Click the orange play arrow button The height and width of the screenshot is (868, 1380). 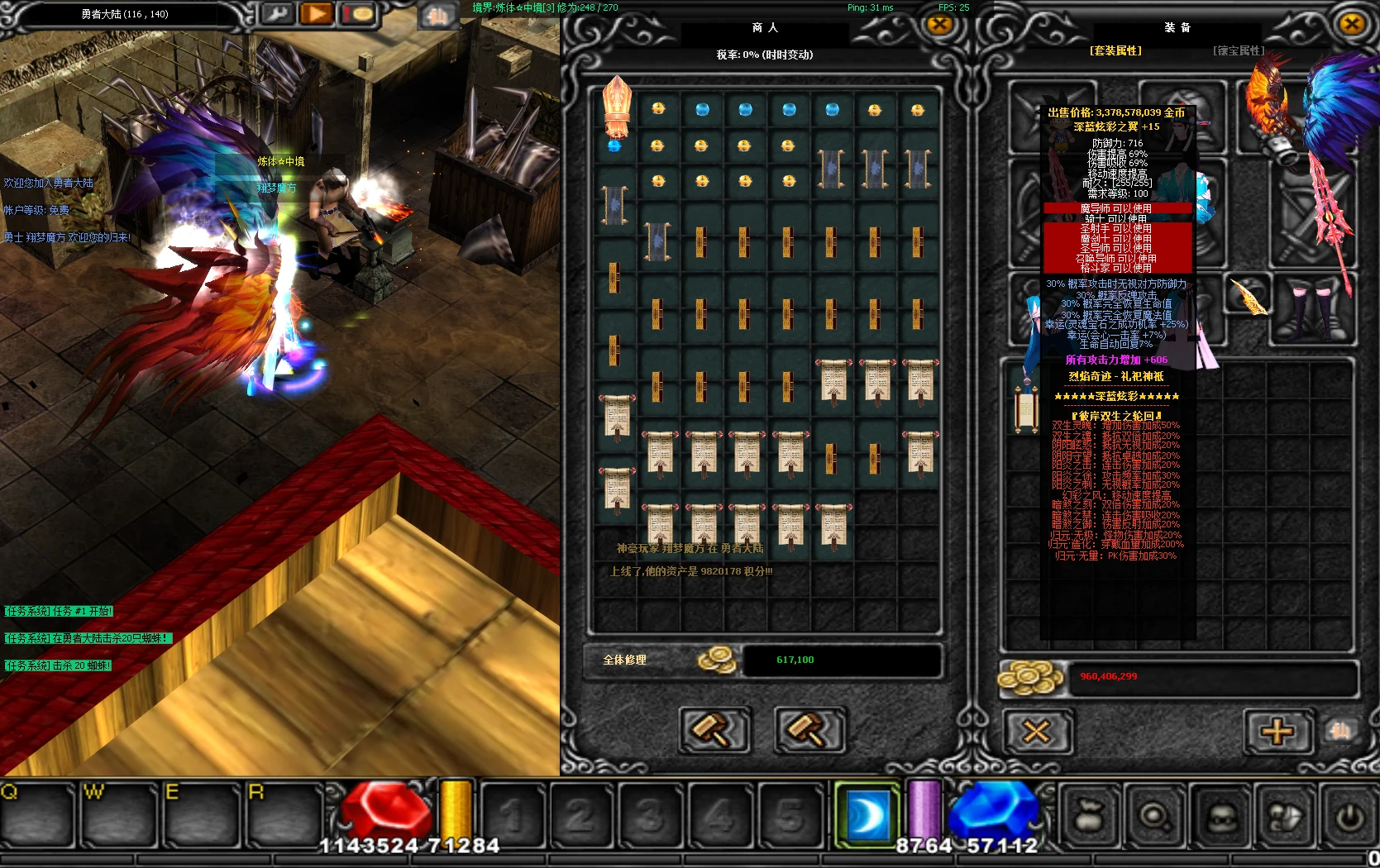[x=317, y=14]
